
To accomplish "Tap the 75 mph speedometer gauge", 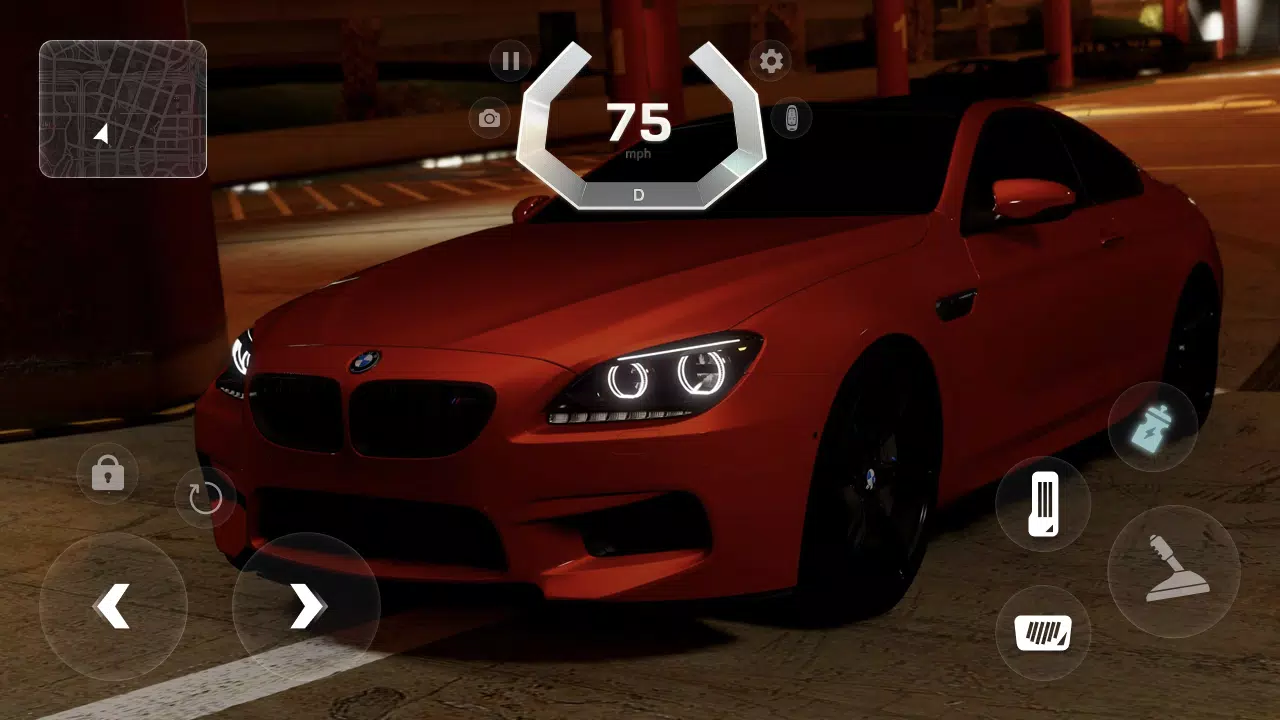I will pyautogui.click(x=639, y=124).
